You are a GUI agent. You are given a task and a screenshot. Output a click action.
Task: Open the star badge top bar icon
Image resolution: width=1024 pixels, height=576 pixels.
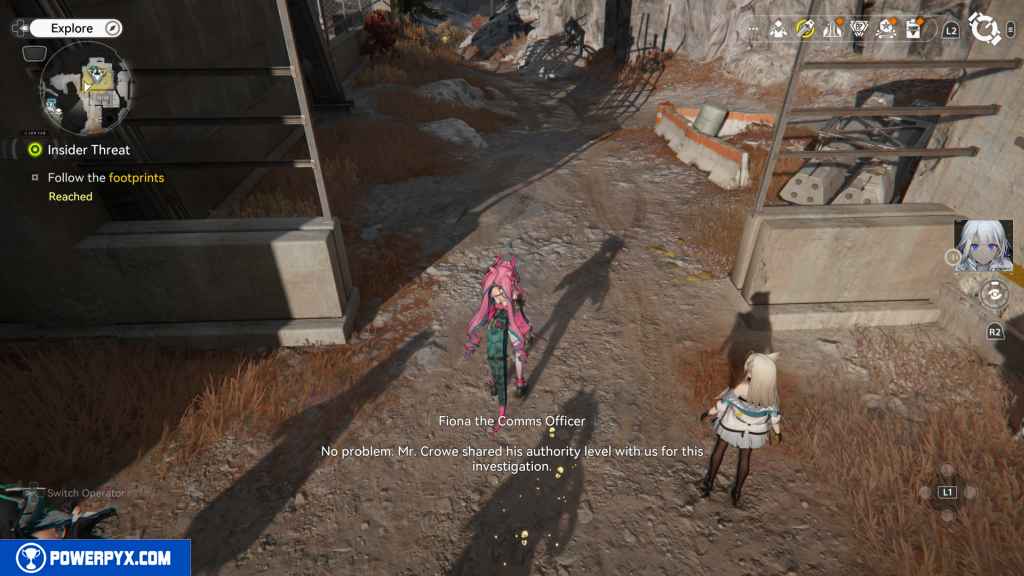[885, 30]
